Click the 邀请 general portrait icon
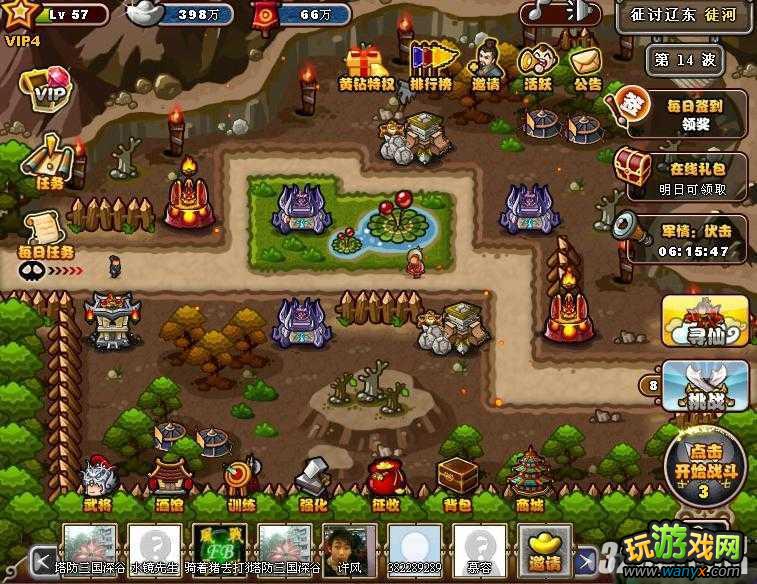Viewport: 757px width, 584px height. 486,64
